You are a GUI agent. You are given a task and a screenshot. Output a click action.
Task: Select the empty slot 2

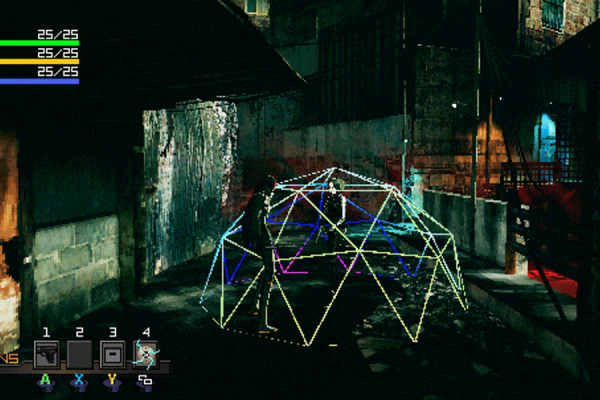(79, 354)
